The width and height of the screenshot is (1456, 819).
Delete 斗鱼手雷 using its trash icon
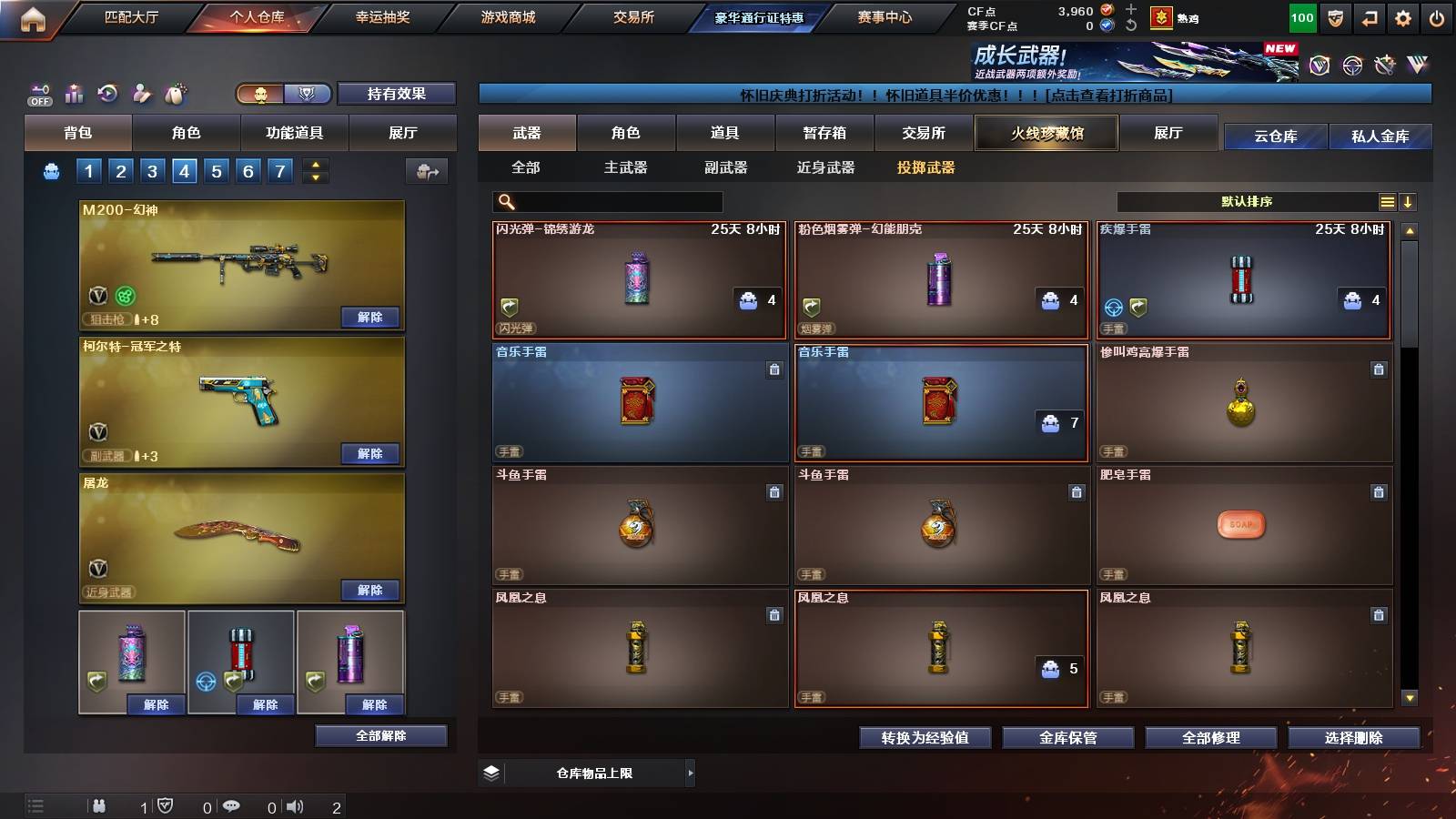tap(1077, 491)
